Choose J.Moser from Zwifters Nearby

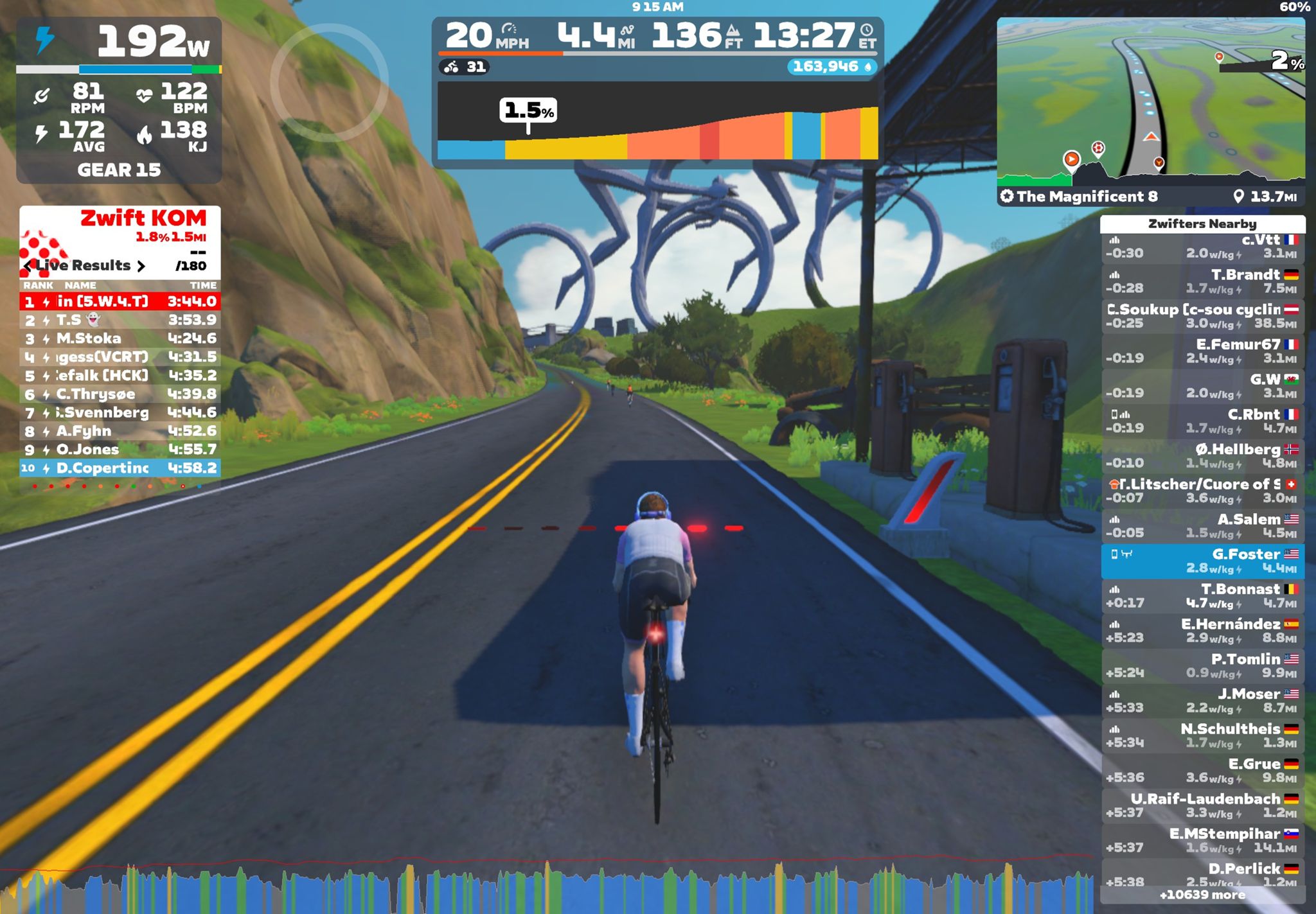pyautogui.click(x=1202, y=701)
